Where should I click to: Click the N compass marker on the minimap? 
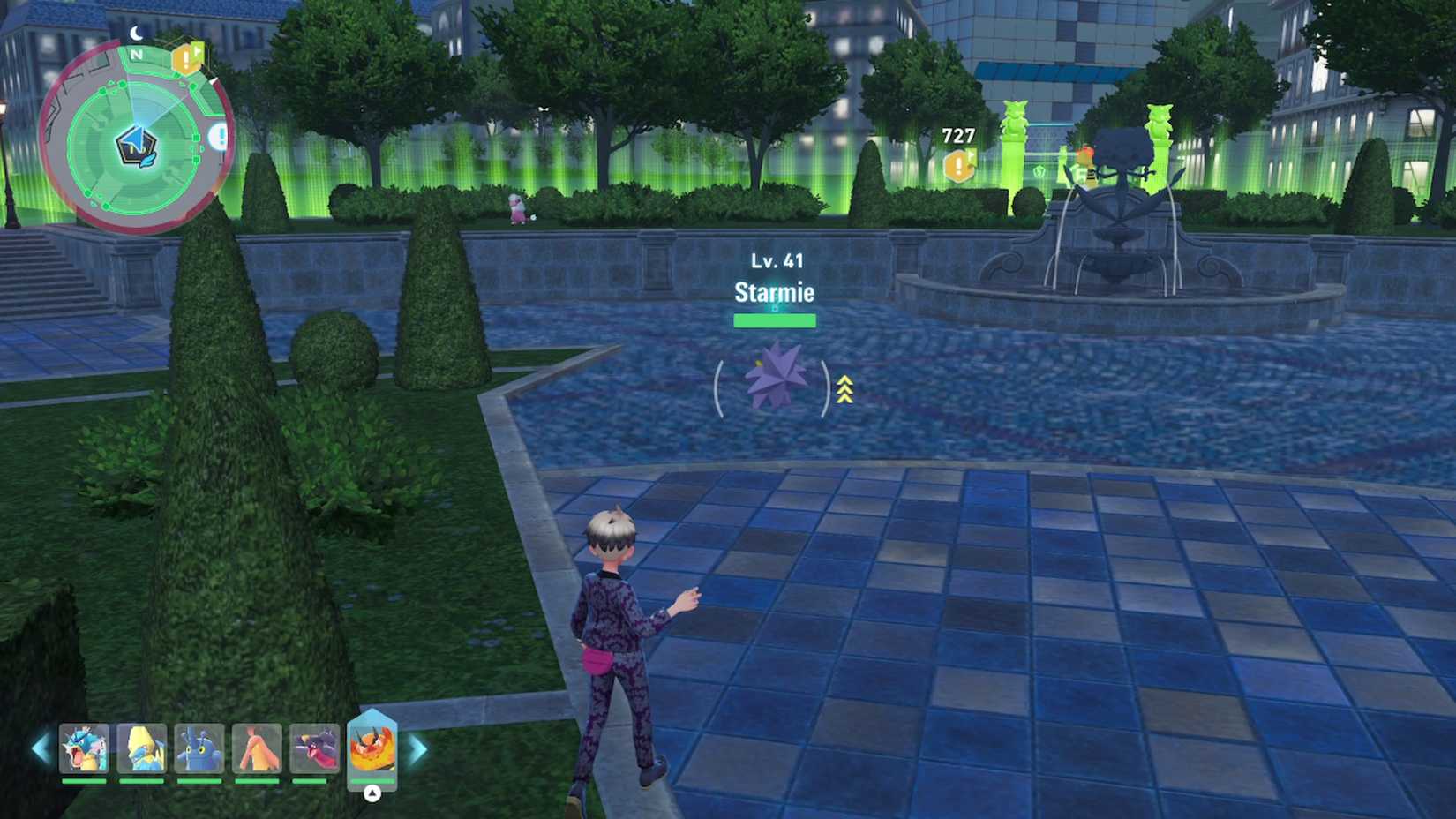coord(136,55)
